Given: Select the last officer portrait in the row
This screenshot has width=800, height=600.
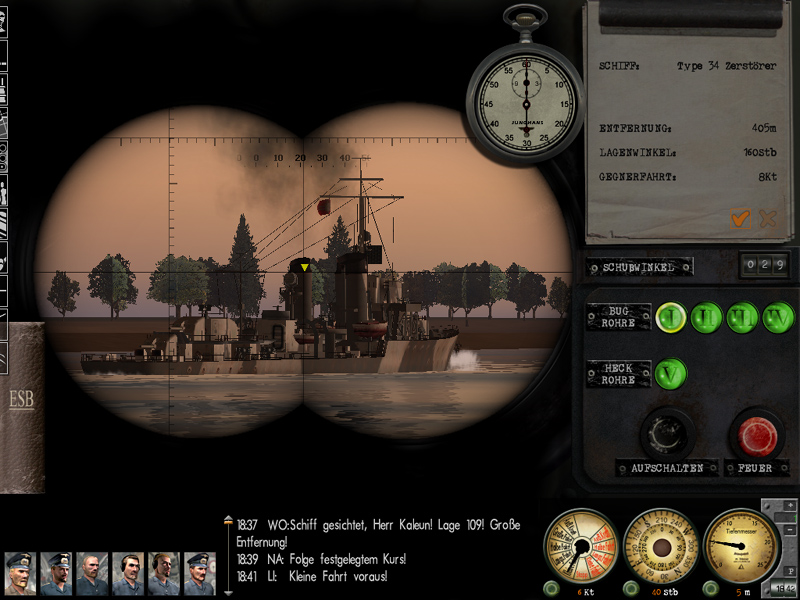Looking at the screenshot, I should click(x=200, y=574).
